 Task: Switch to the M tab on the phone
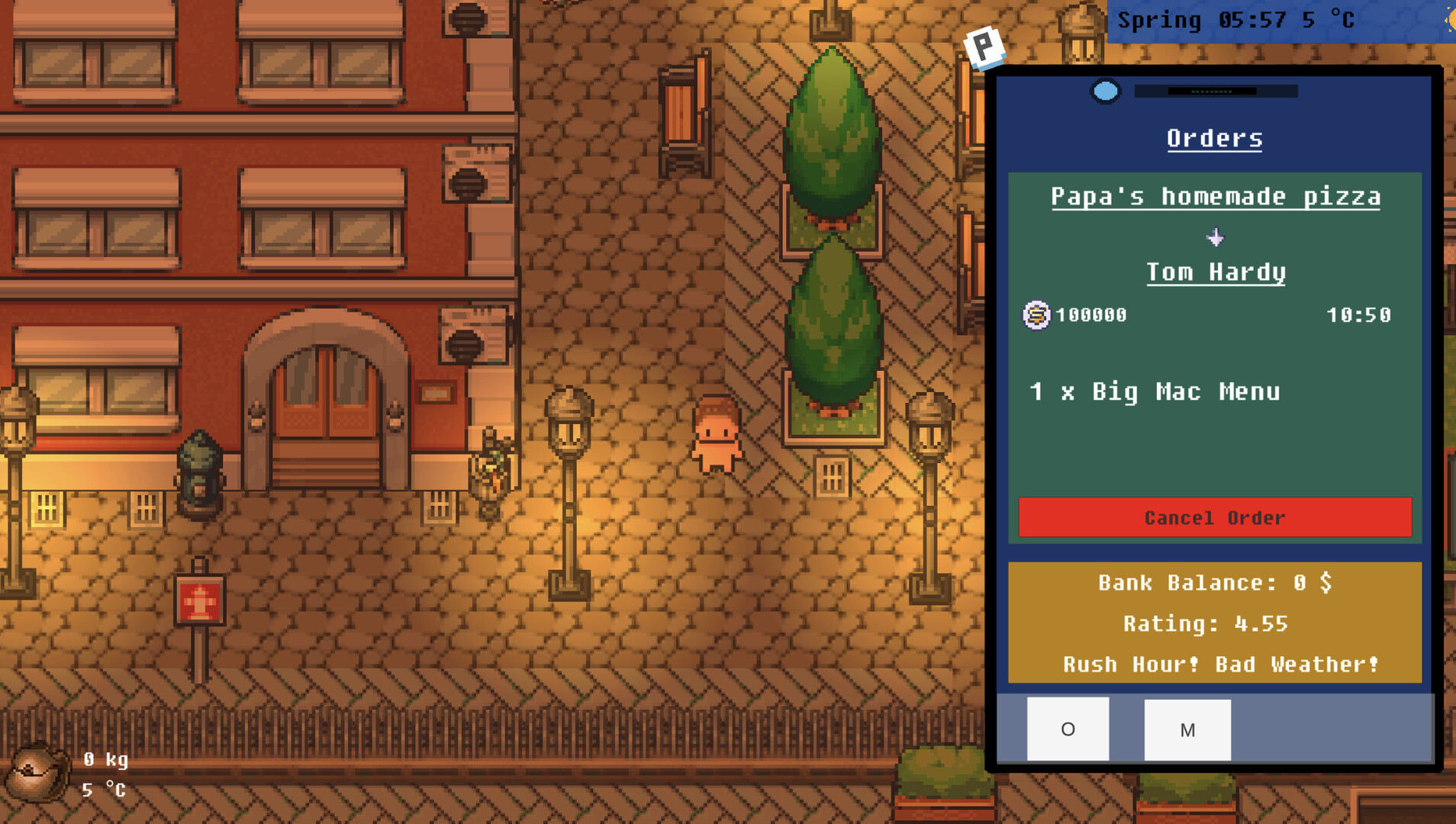tap(1188, 729)
